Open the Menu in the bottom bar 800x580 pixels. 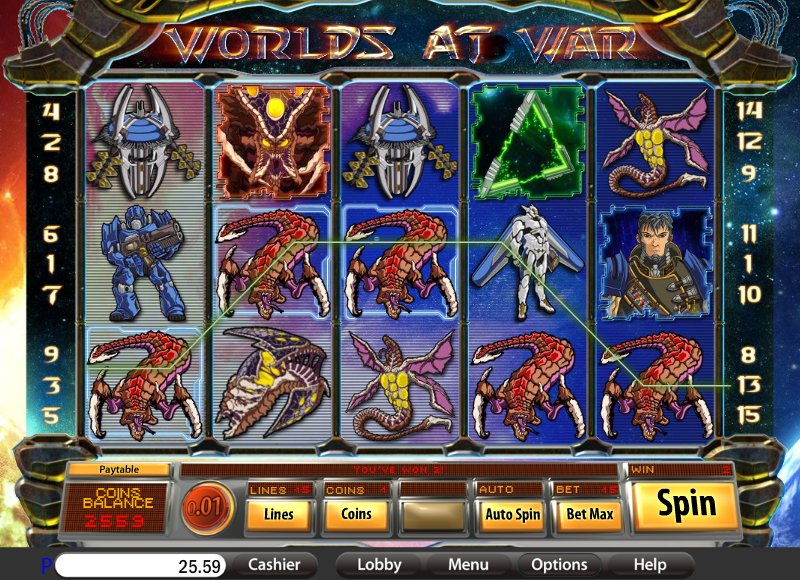click(x=468, y=565)
